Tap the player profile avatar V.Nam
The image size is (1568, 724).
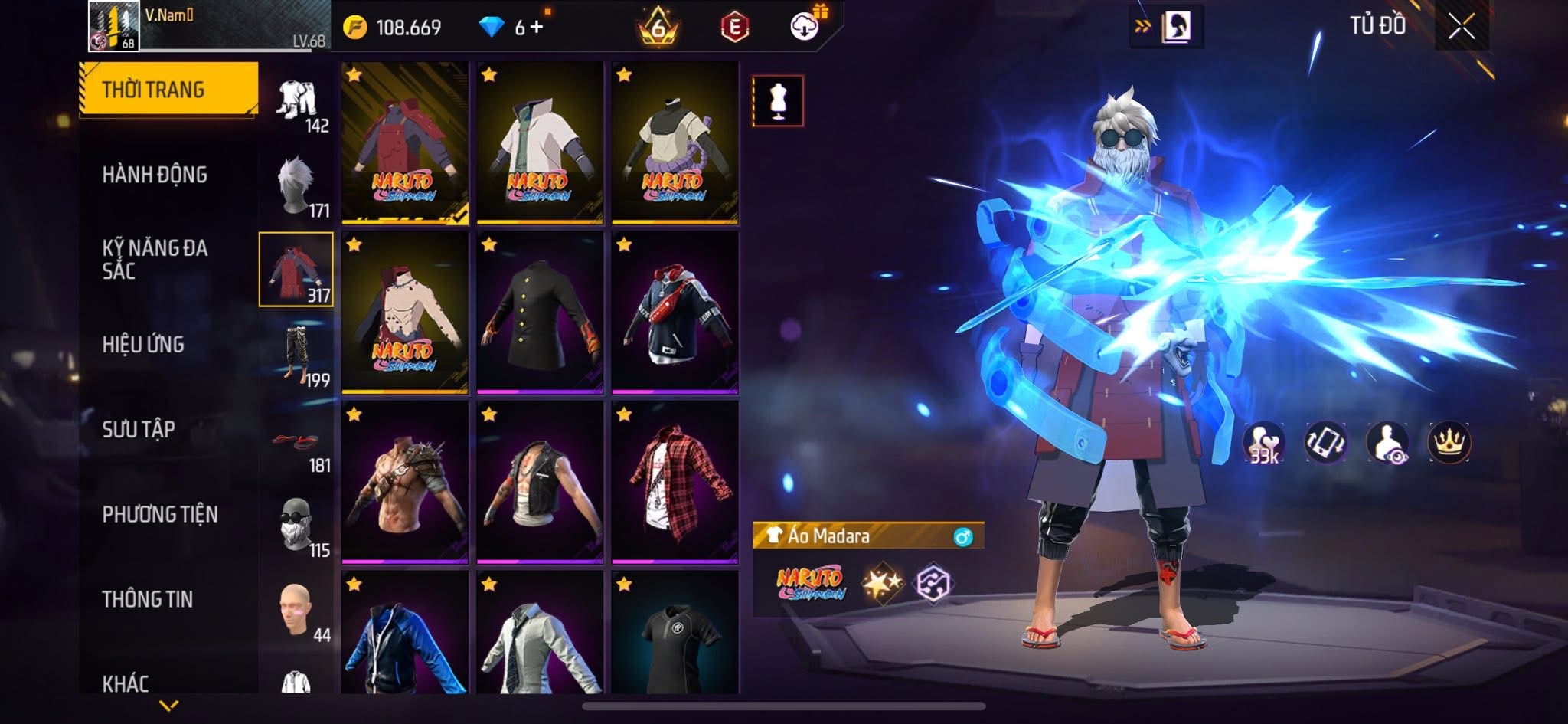coord(114,26)
